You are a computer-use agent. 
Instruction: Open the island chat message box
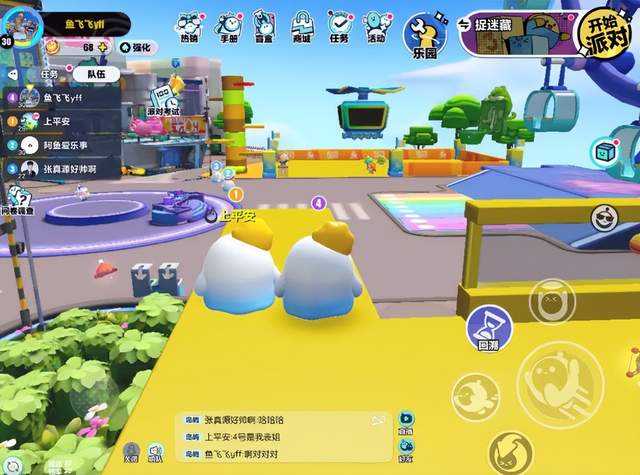[x=282, y=437]
